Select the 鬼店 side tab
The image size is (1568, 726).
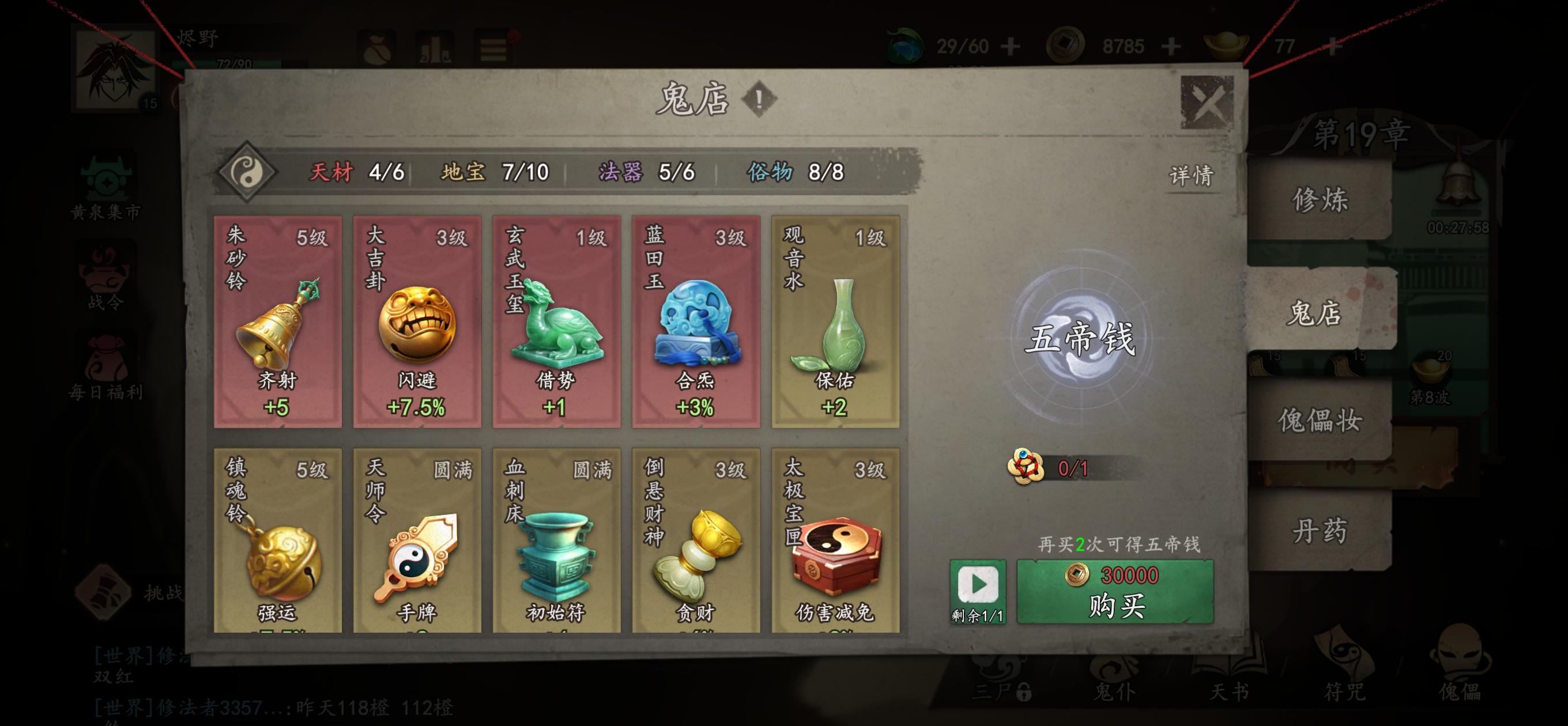pos(1315,313)
